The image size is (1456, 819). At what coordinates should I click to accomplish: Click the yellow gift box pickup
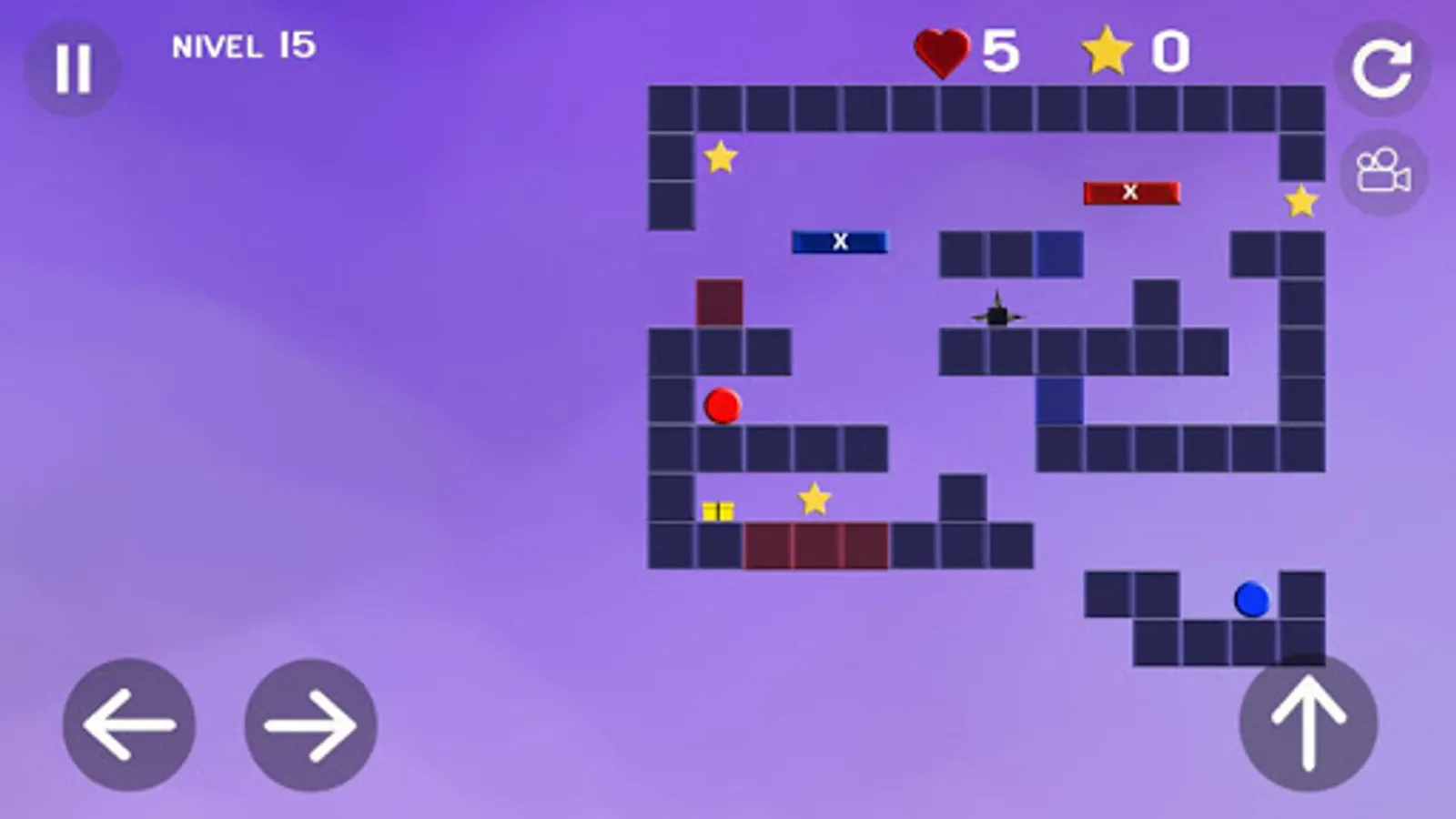point(718,511)
